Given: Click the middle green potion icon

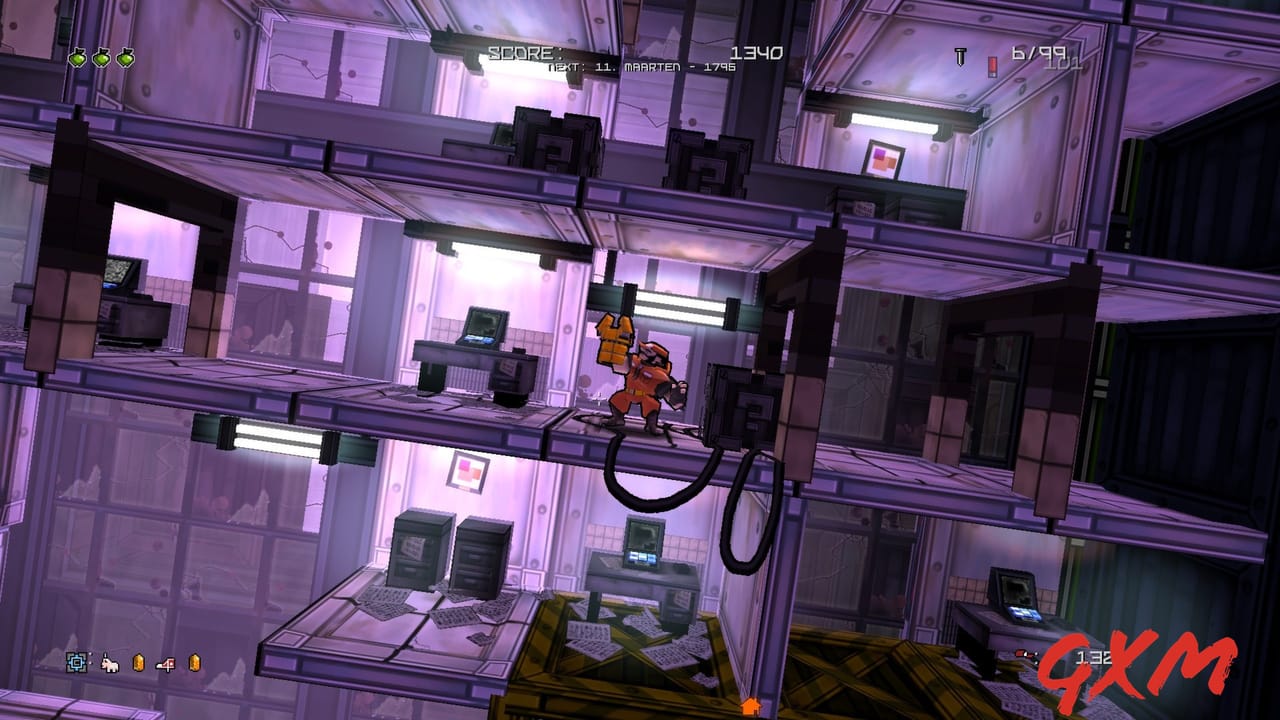Looking at the screenshot, I should (x=101, y=57).
